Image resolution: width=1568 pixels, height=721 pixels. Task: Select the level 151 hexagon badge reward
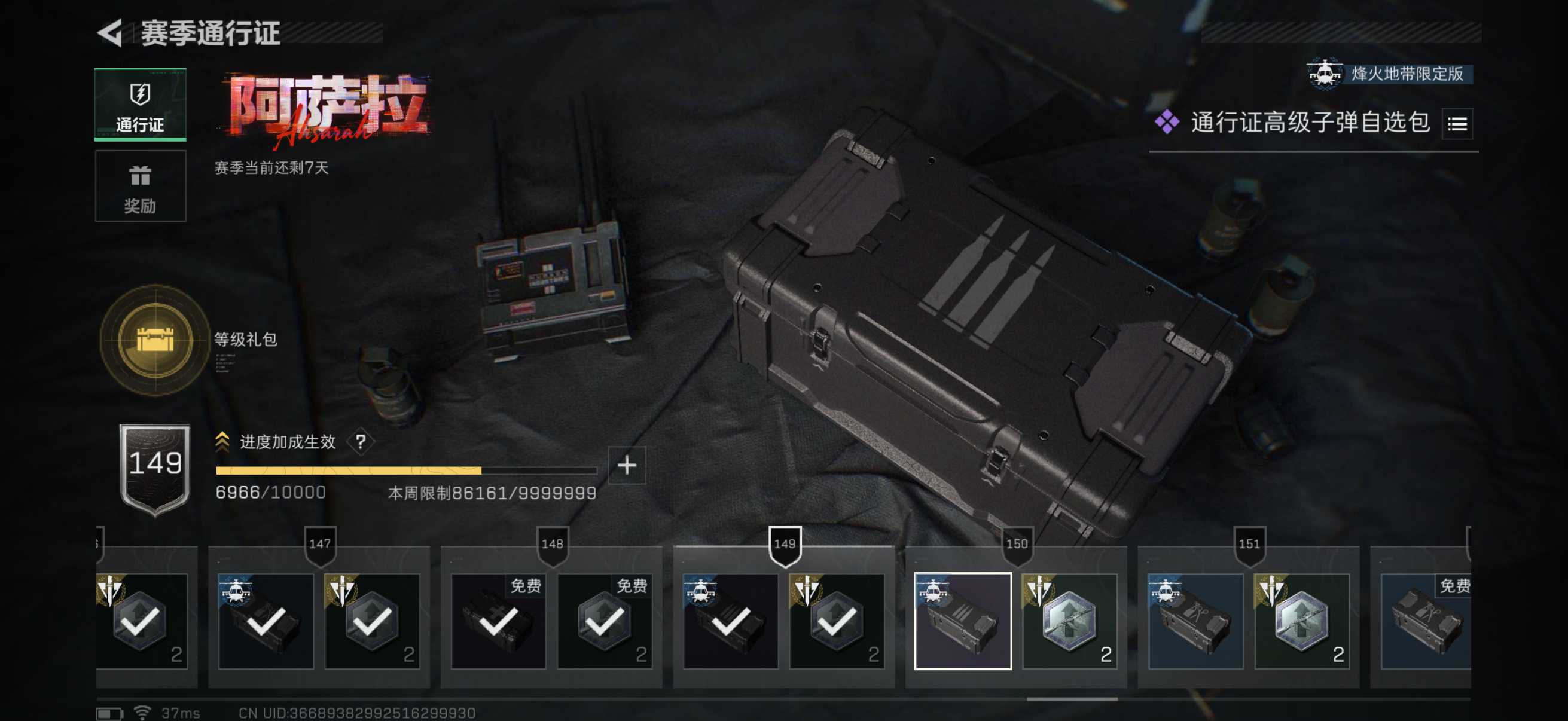click(1301, 621)
